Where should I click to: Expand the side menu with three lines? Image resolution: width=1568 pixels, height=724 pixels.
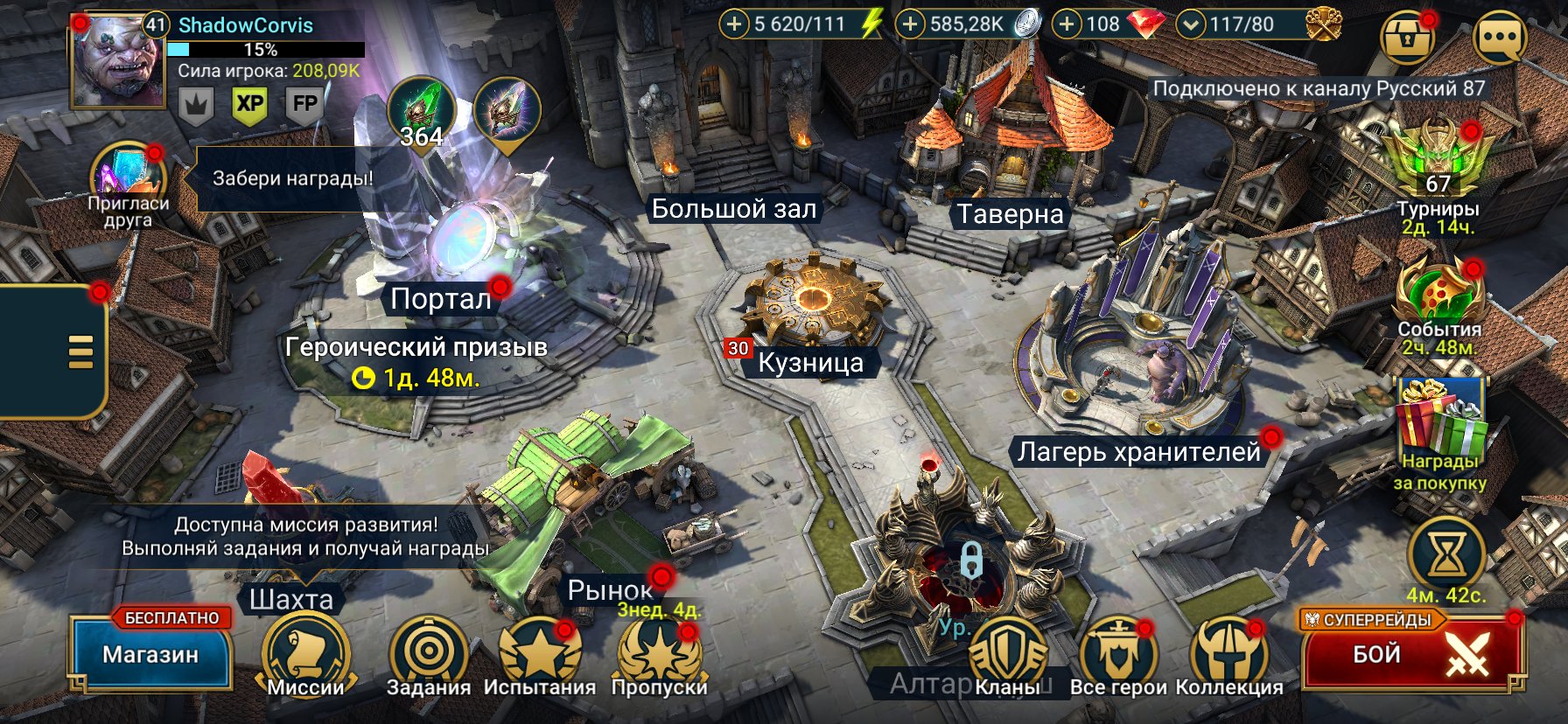[x=80, y=352]
